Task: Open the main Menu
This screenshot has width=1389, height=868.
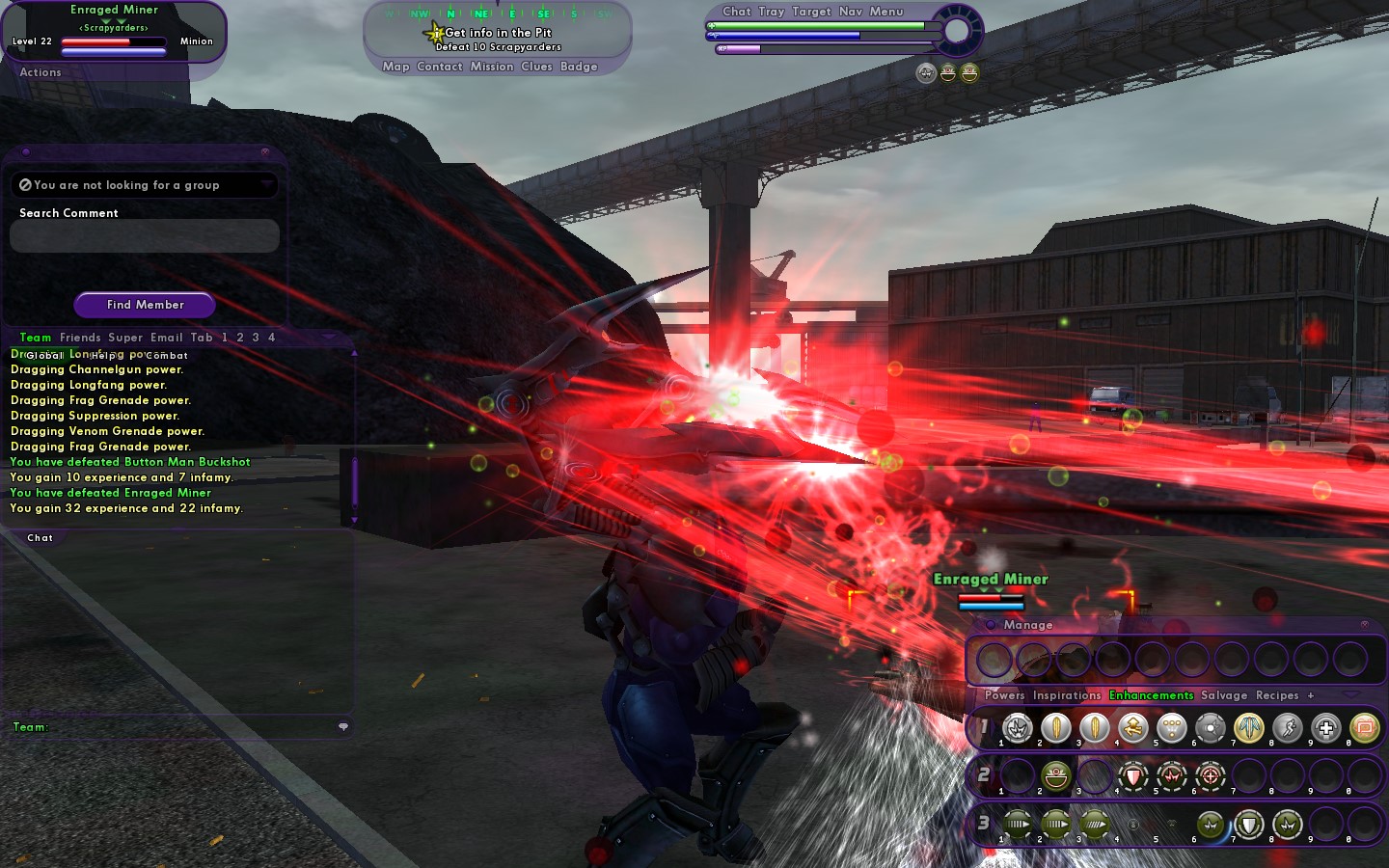Action: pos(886,12)
